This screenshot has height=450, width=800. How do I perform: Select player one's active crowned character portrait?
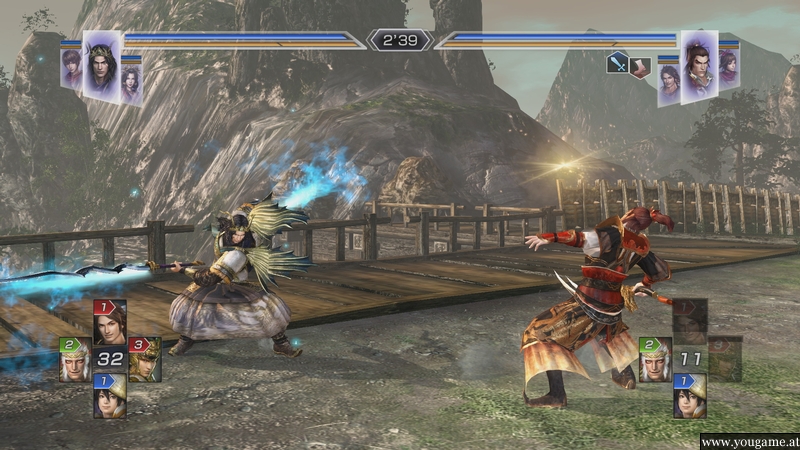coord(101,64)
